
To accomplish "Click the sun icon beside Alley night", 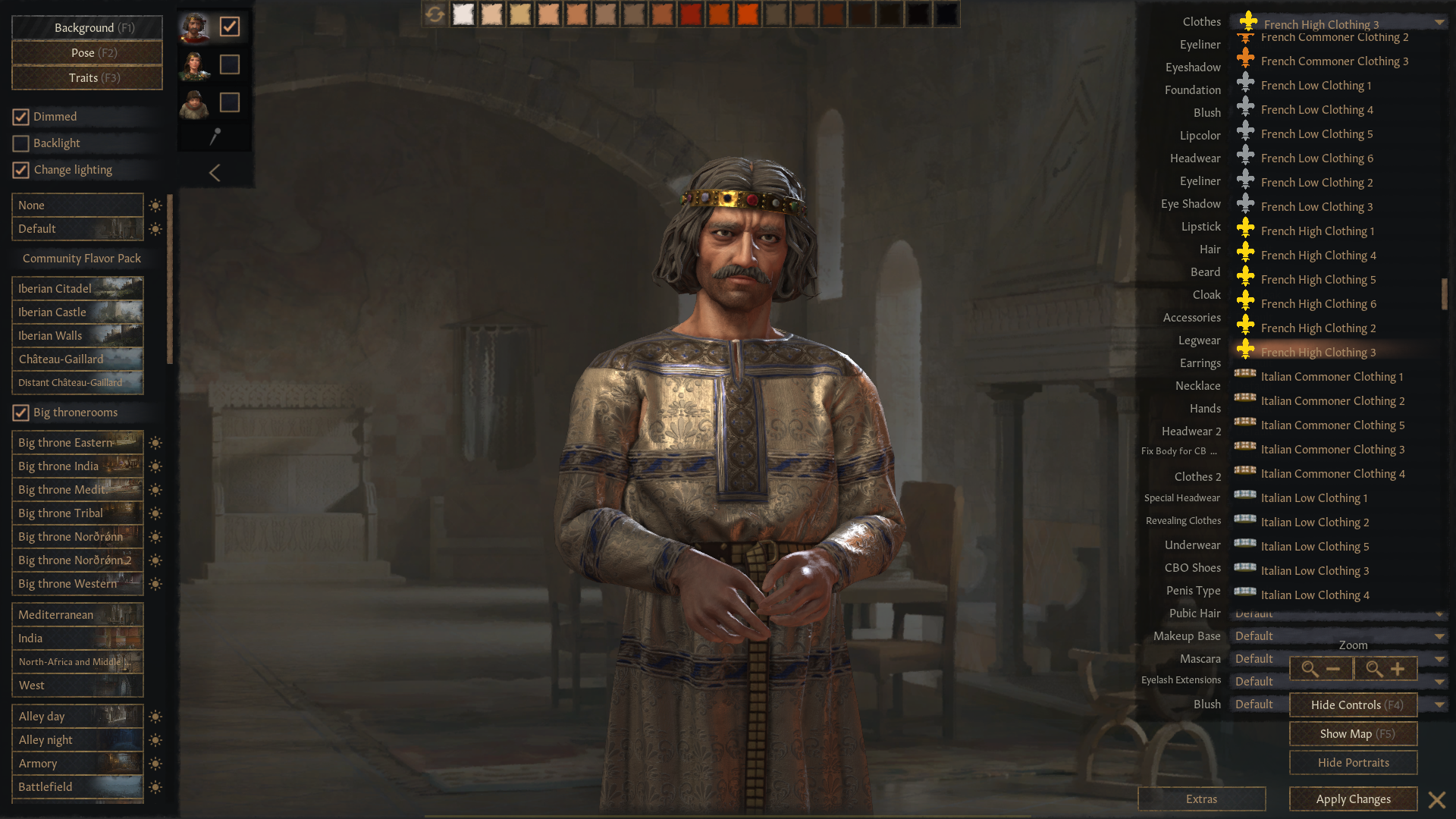I will [x=155, y=739].
